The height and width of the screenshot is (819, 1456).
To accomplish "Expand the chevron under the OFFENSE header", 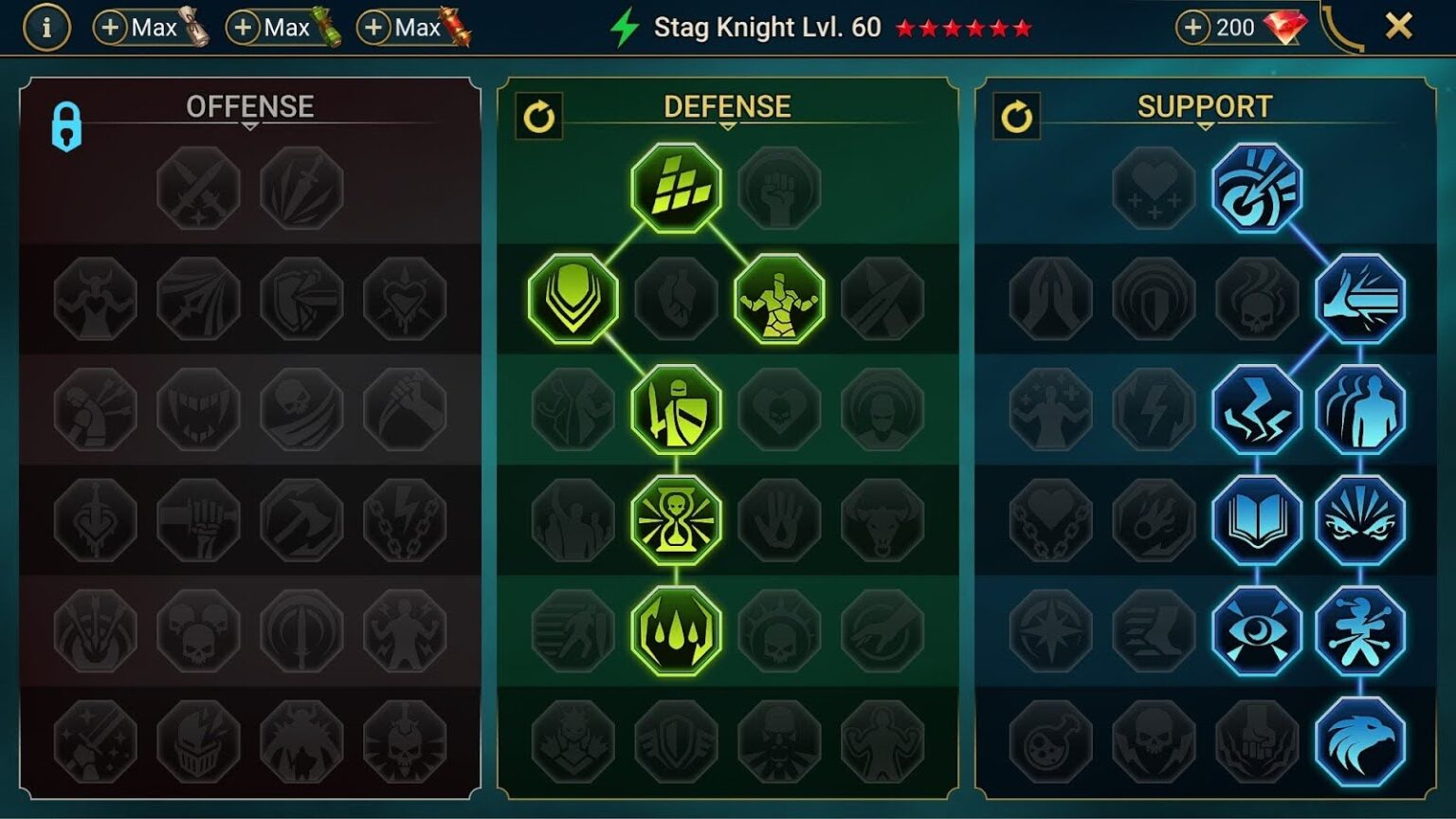I will [250, 124].
